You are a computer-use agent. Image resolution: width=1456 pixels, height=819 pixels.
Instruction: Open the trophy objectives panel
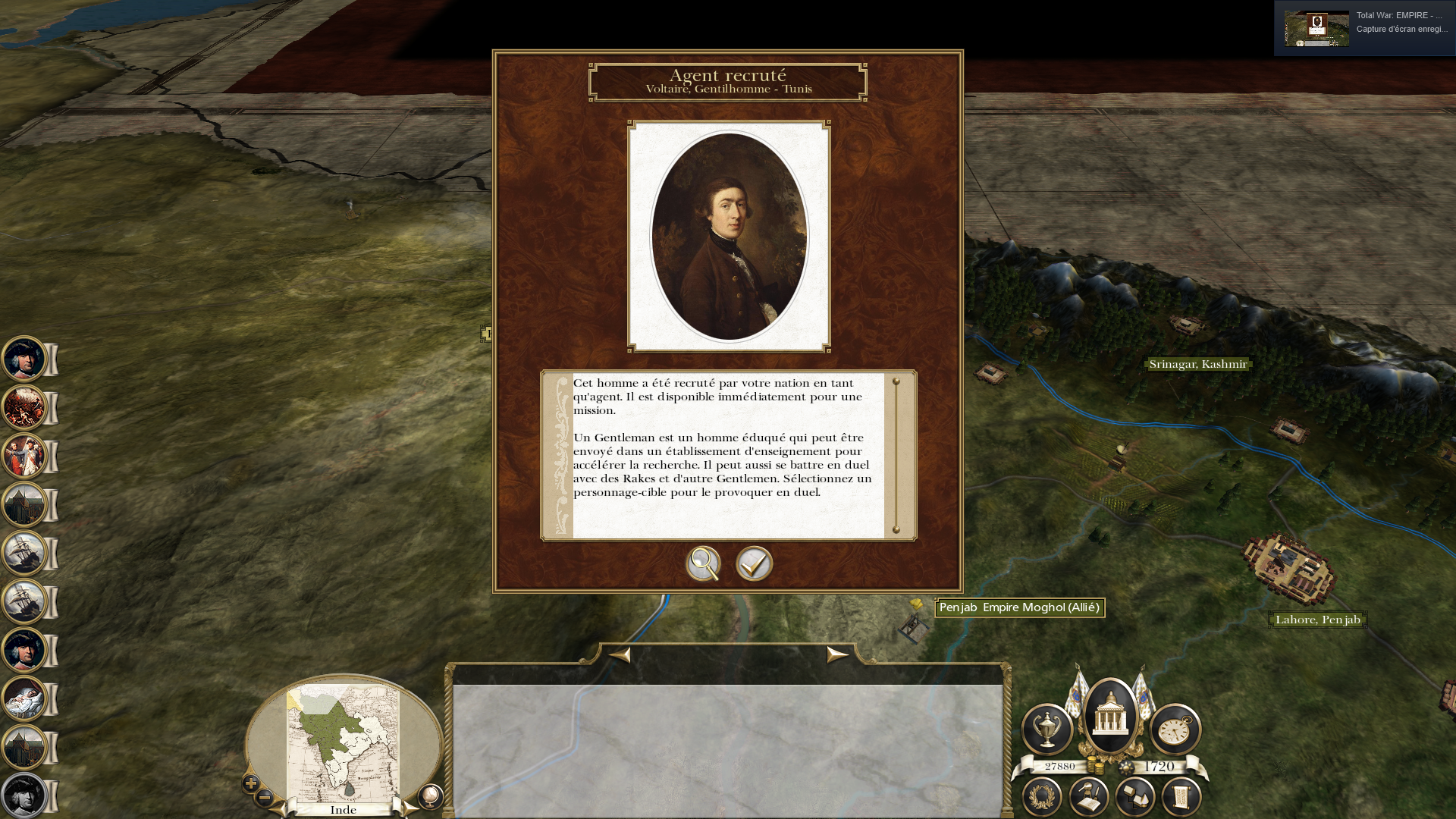(x=1046, y=730)
